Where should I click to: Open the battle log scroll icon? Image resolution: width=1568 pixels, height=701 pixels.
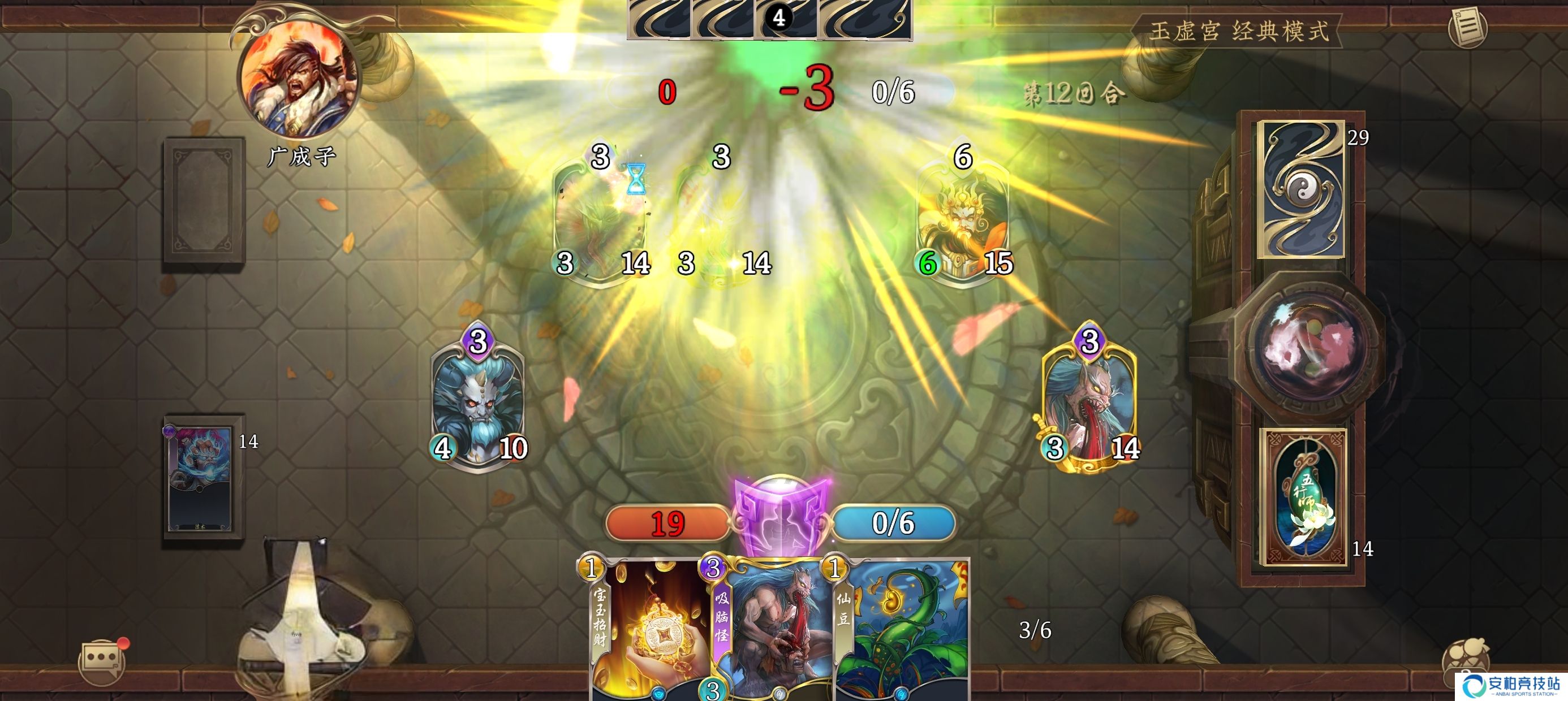coord(1467,27)
